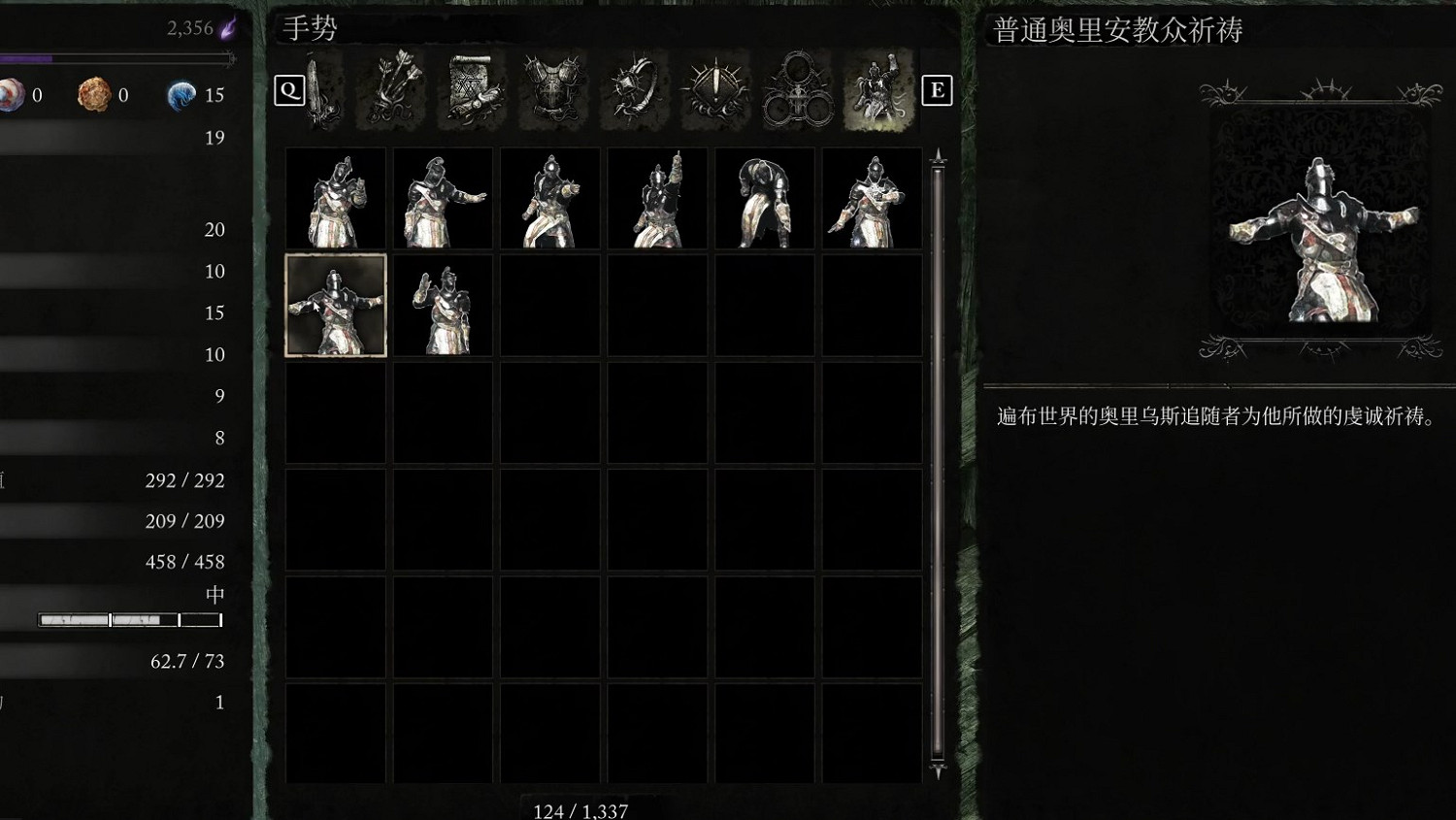Select the waving gesture next to highlighted one
The width and height of the screenshot is (1456, 820).
443,306
